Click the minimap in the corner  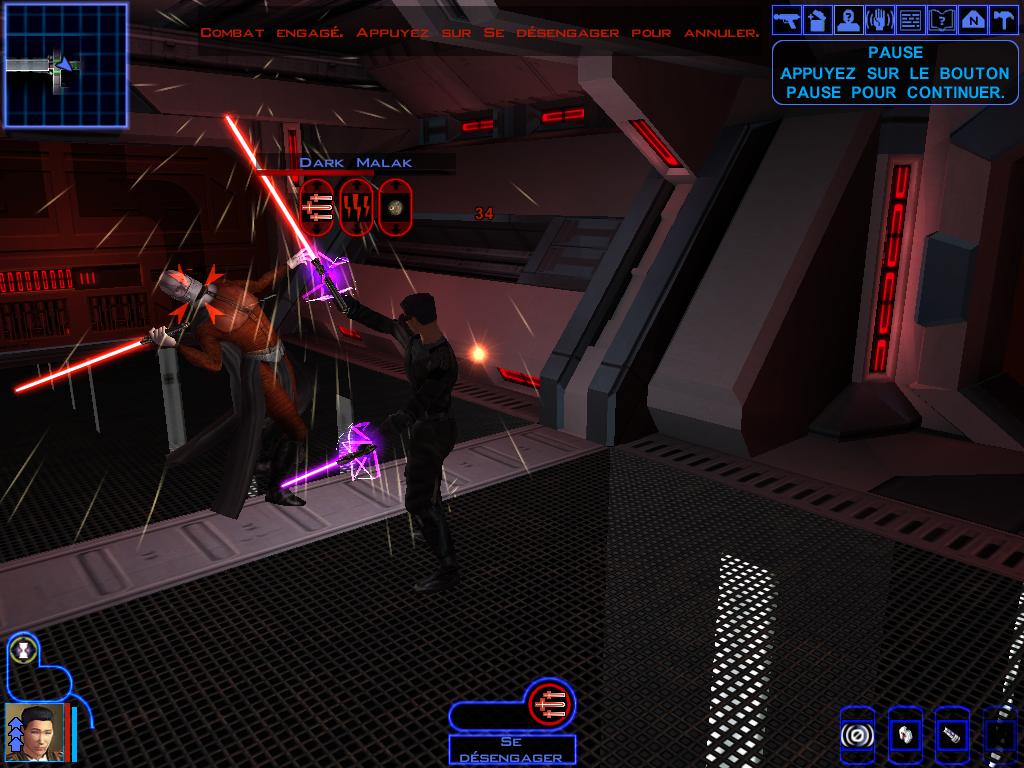pyautogui.click(x=66, y=65)
